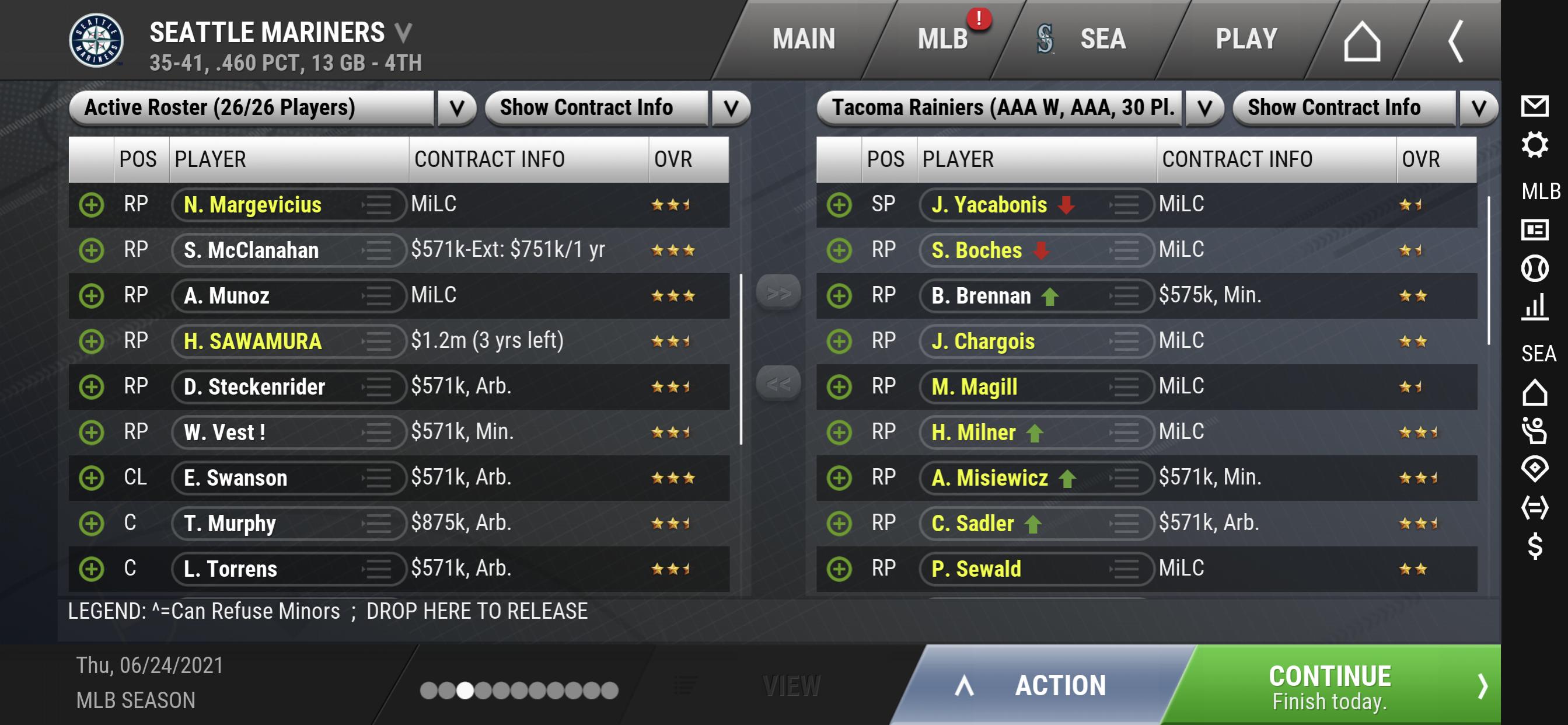Image resolution: width=1568 pixels, height=725 pixels.
Task: Switch to the PLAY tab
Action: (1245, 40)
